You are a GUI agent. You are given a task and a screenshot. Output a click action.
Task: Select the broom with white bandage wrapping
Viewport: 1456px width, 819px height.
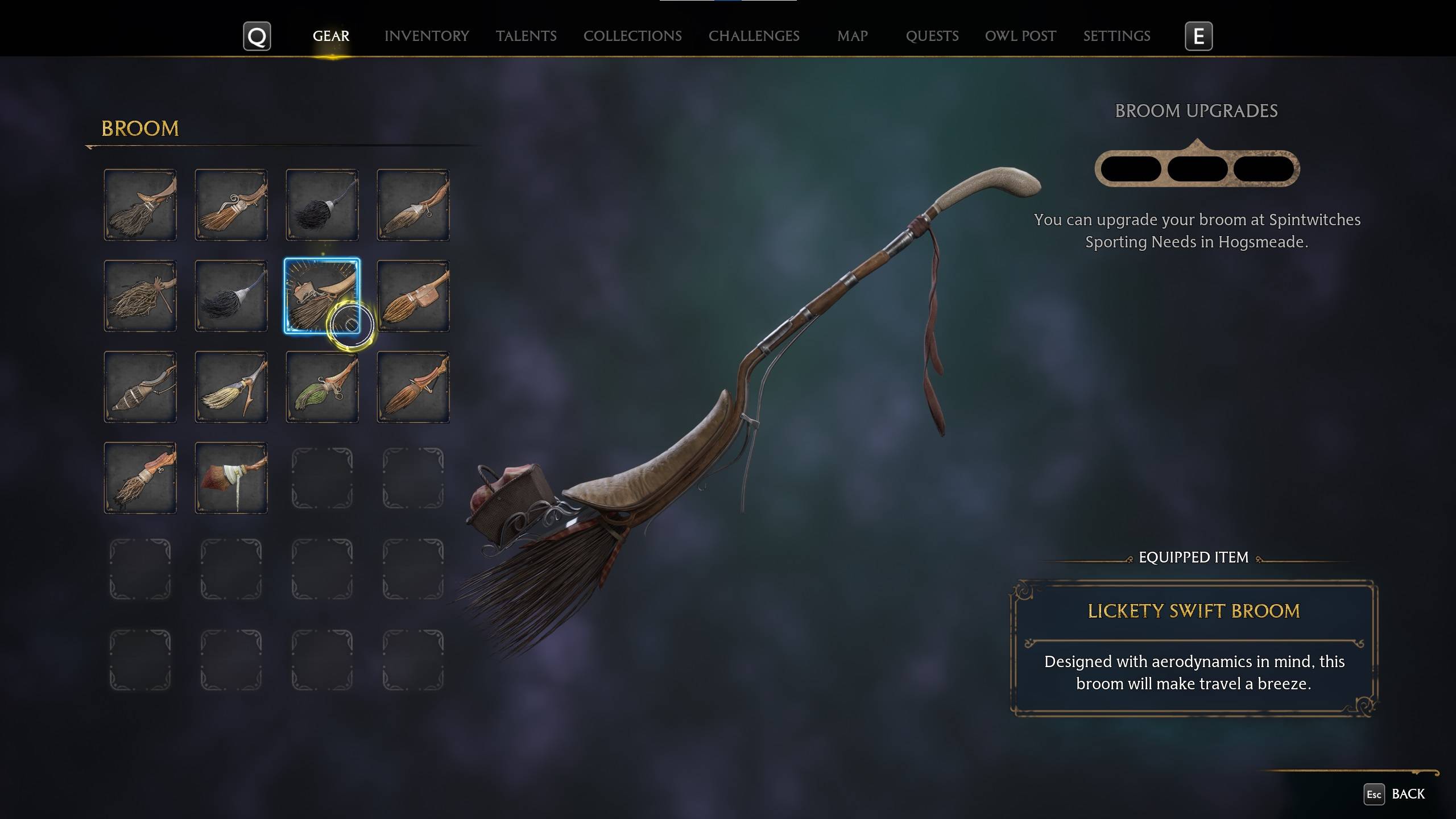(230, 478)
